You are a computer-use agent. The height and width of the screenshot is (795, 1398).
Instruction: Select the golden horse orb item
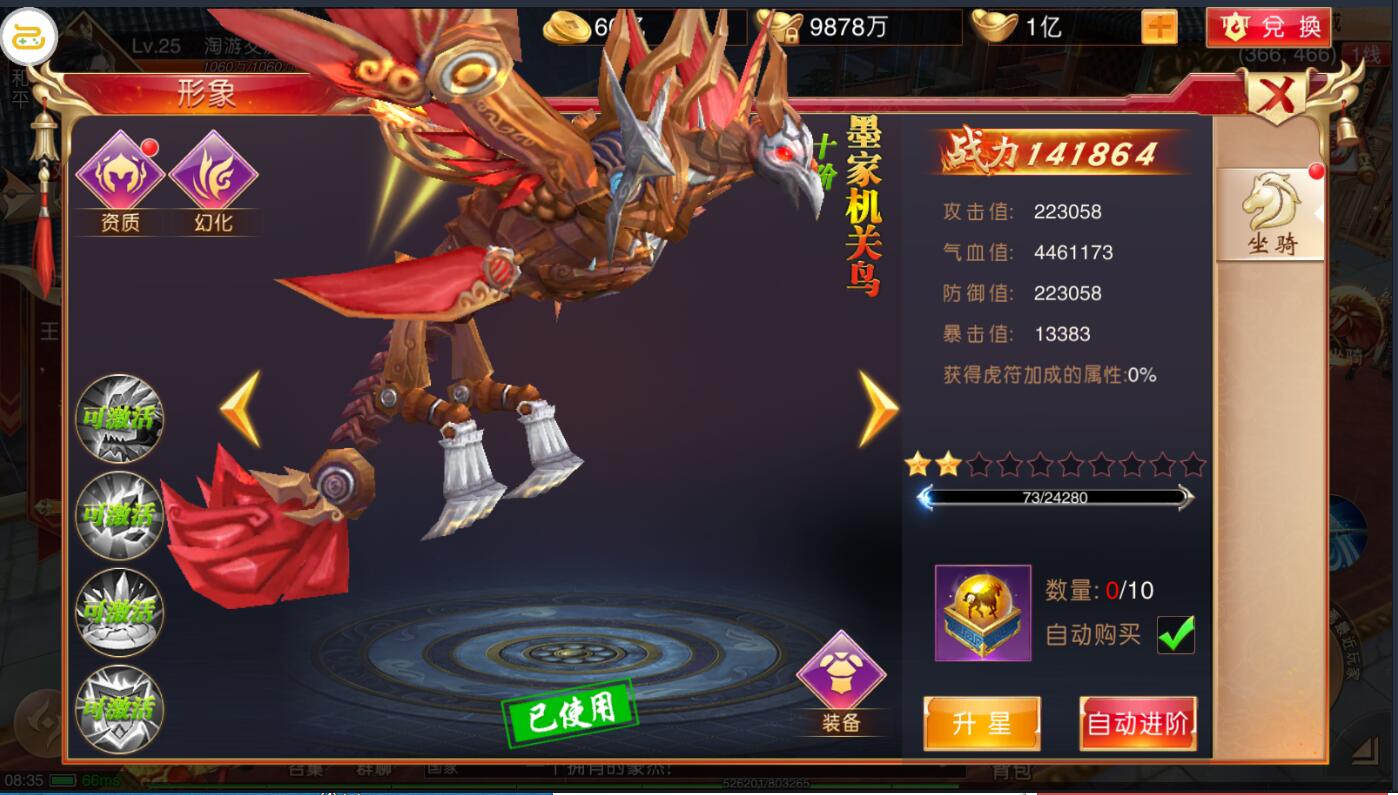coord(982,612)
